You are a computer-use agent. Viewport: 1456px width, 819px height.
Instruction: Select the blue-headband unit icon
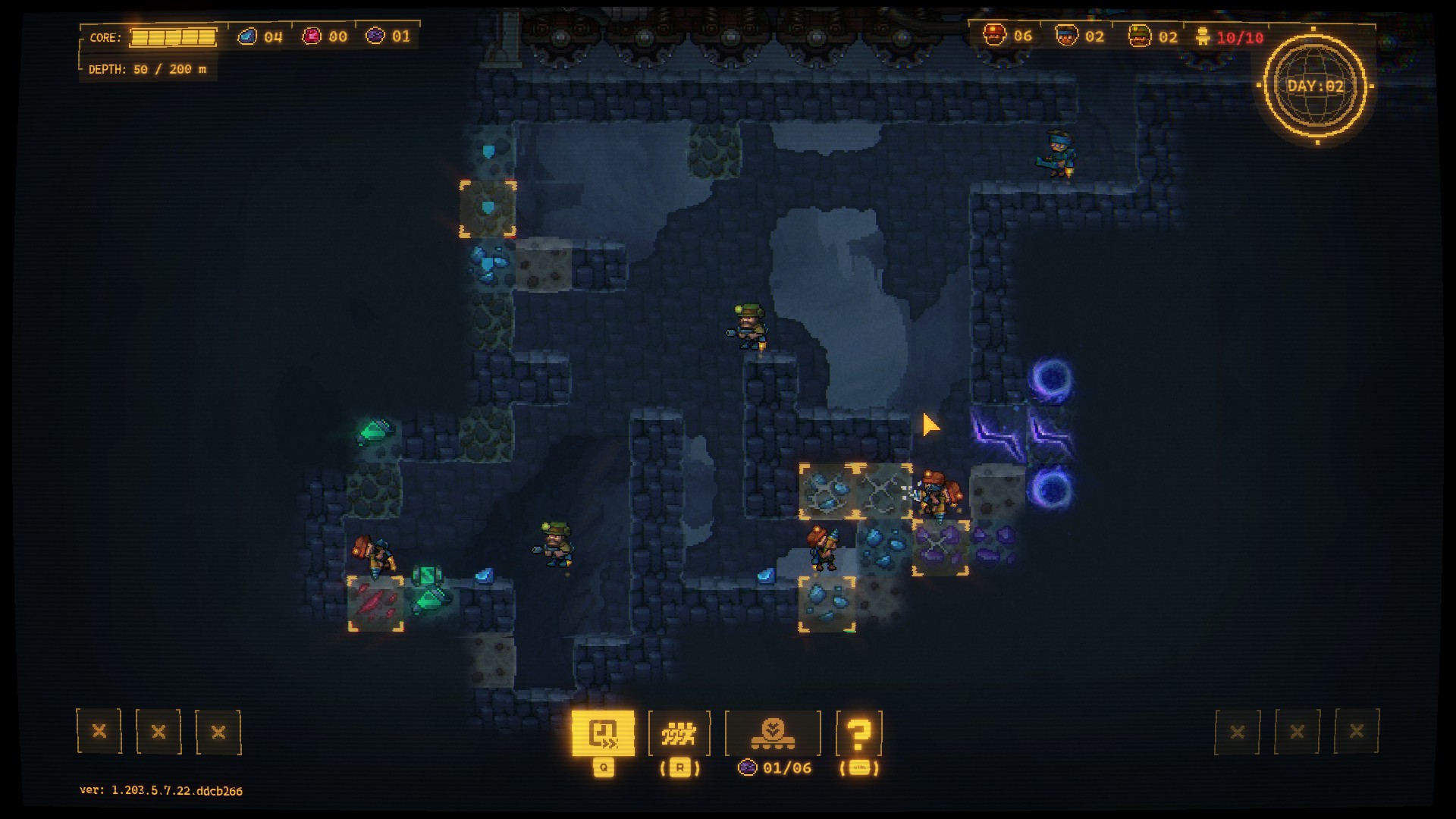click(x=1066, y=36)
